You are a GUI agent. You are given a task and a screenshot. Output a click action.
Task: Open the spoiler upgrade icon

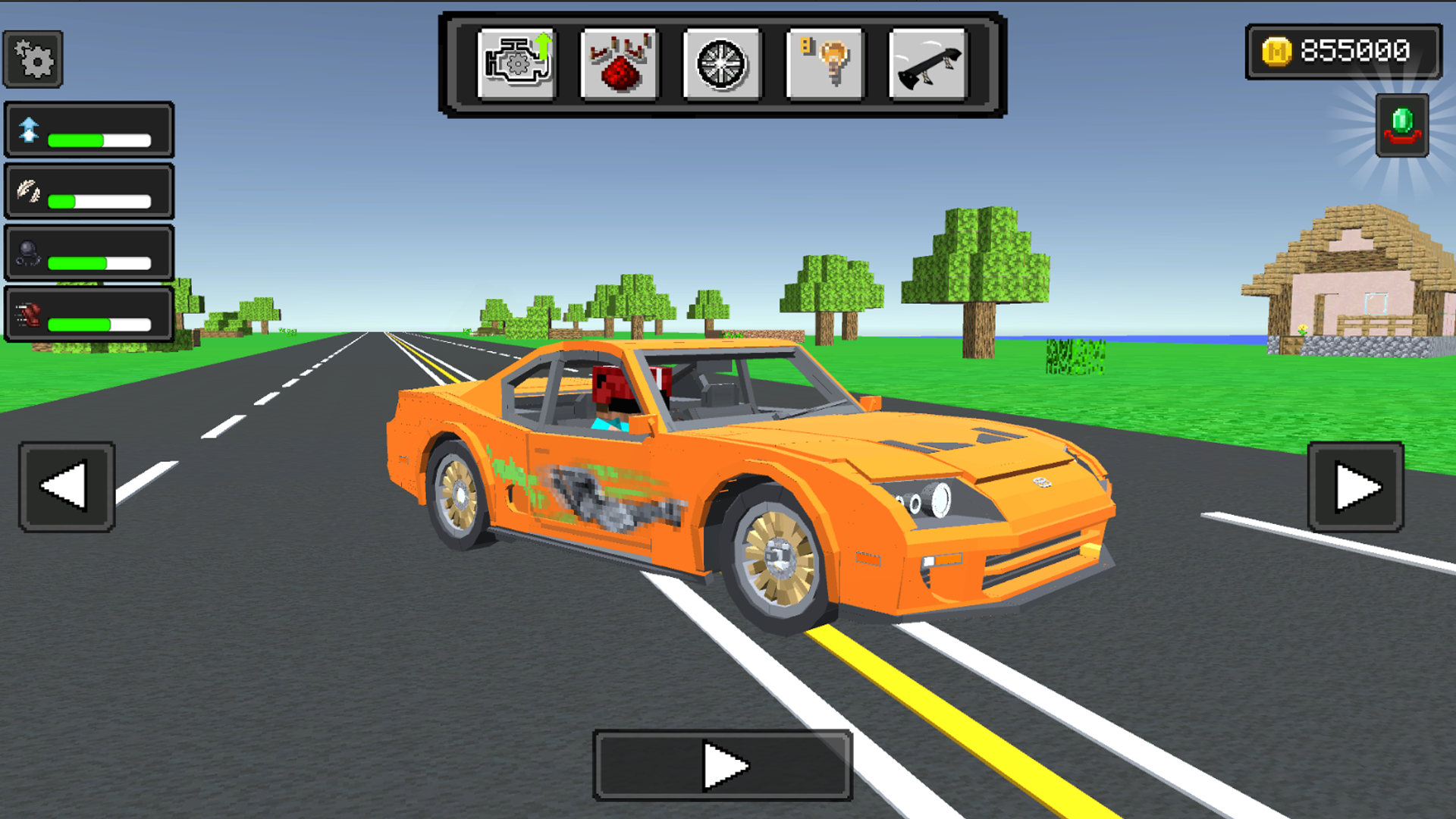926,62
